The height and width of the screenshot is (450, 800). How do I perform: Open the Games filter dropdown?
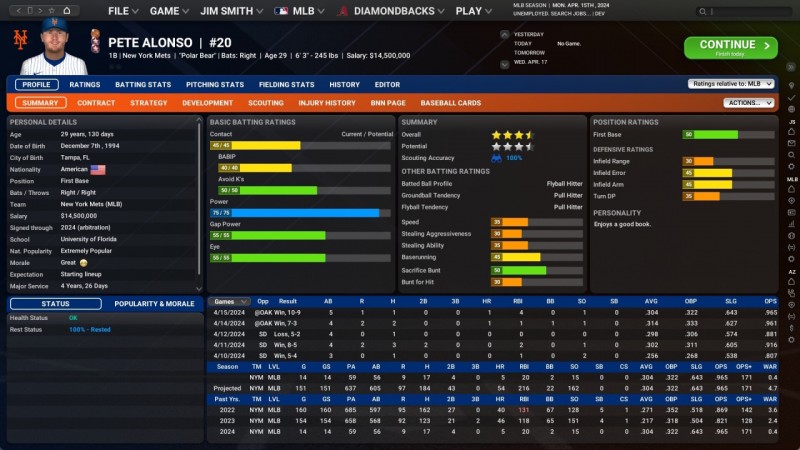pyautogui.click(x=230, y=301)
